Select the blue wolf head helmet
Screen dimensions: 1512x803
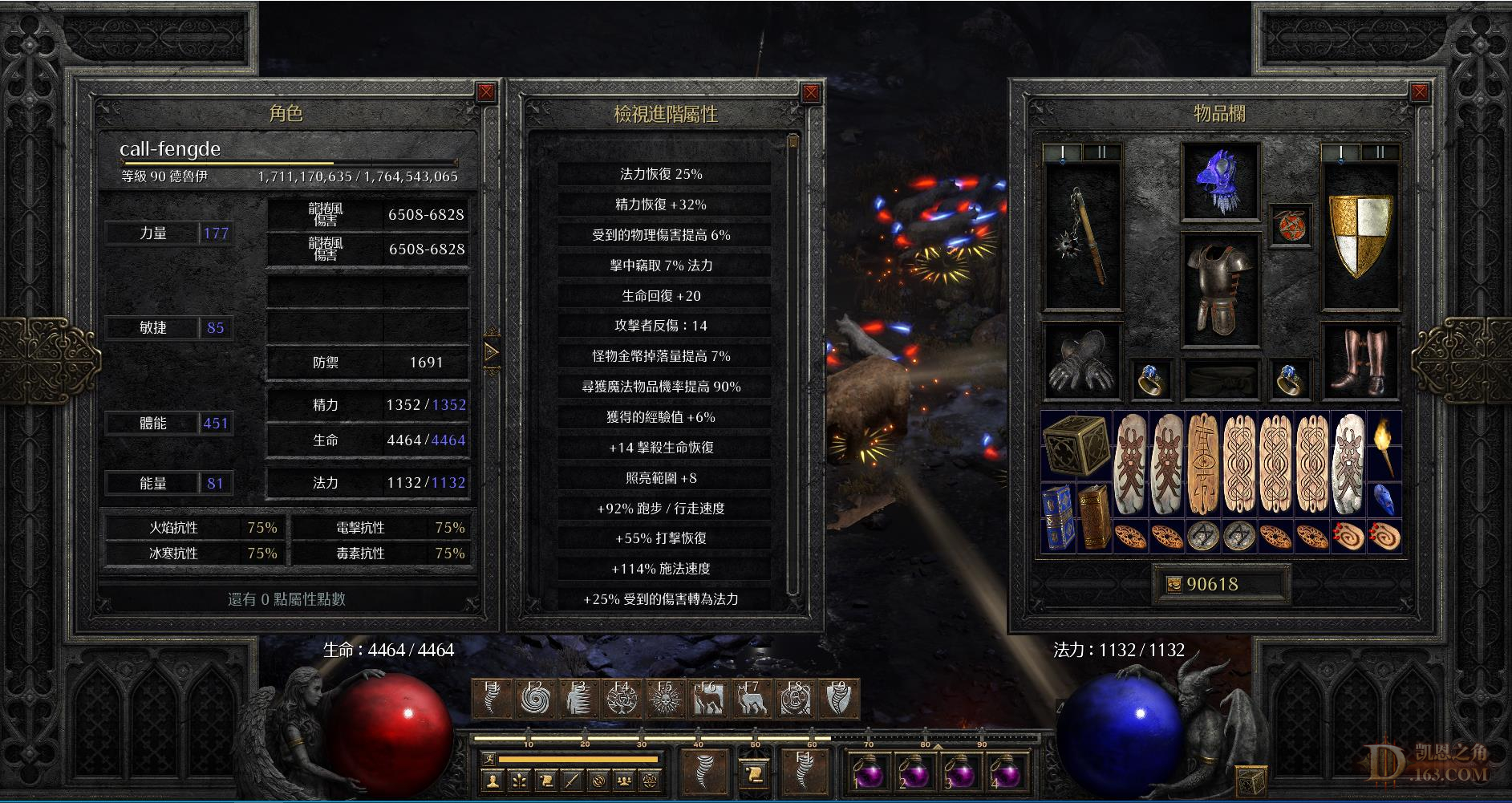pos(1220,183)
